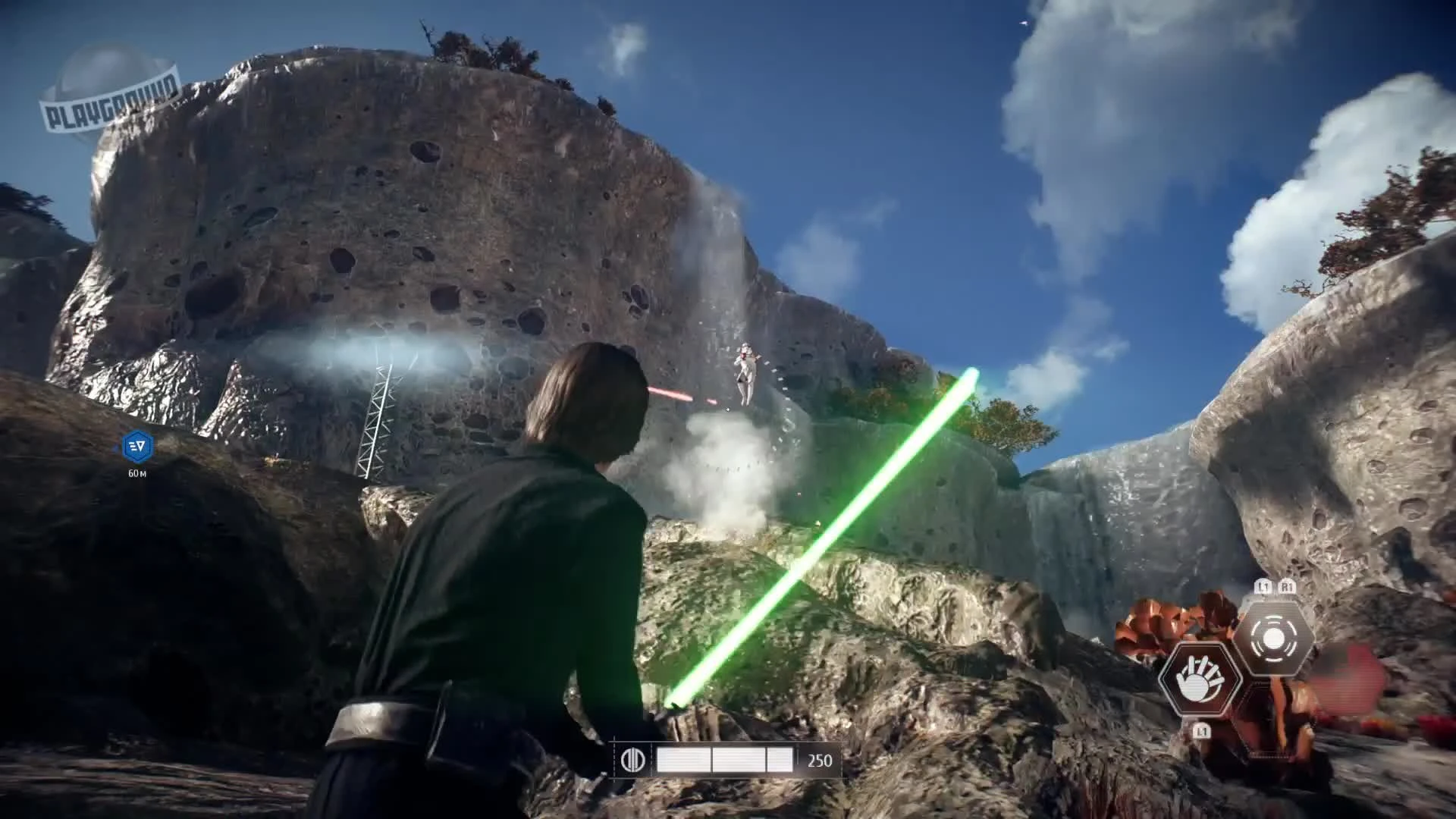The width and height of the screenshot is (1456, 819).
Task: Click the L1 prompt below the Push hexagon
Action: pyautogui.click(x=1202, y=731)
